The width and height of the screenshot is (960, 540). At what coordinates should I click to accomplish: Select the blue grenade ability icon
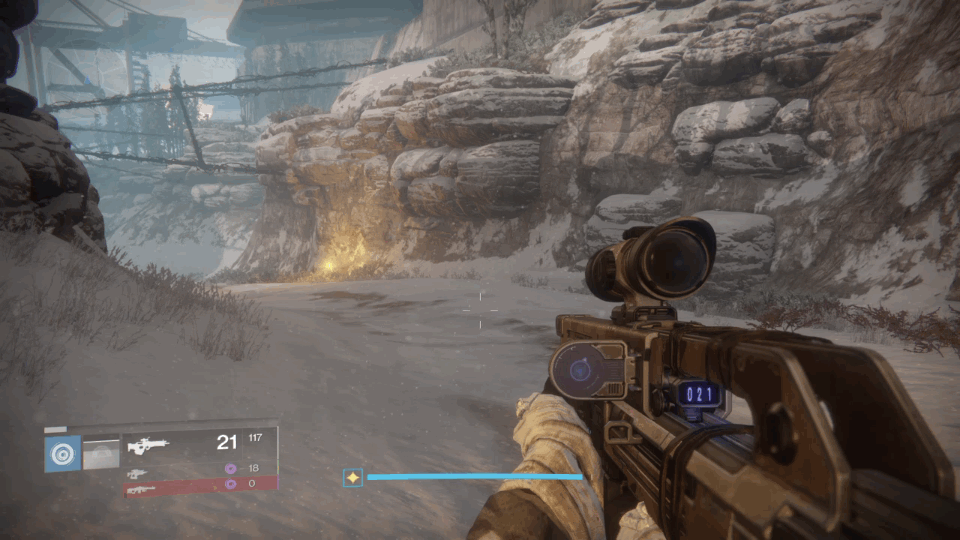coord(63,453)
